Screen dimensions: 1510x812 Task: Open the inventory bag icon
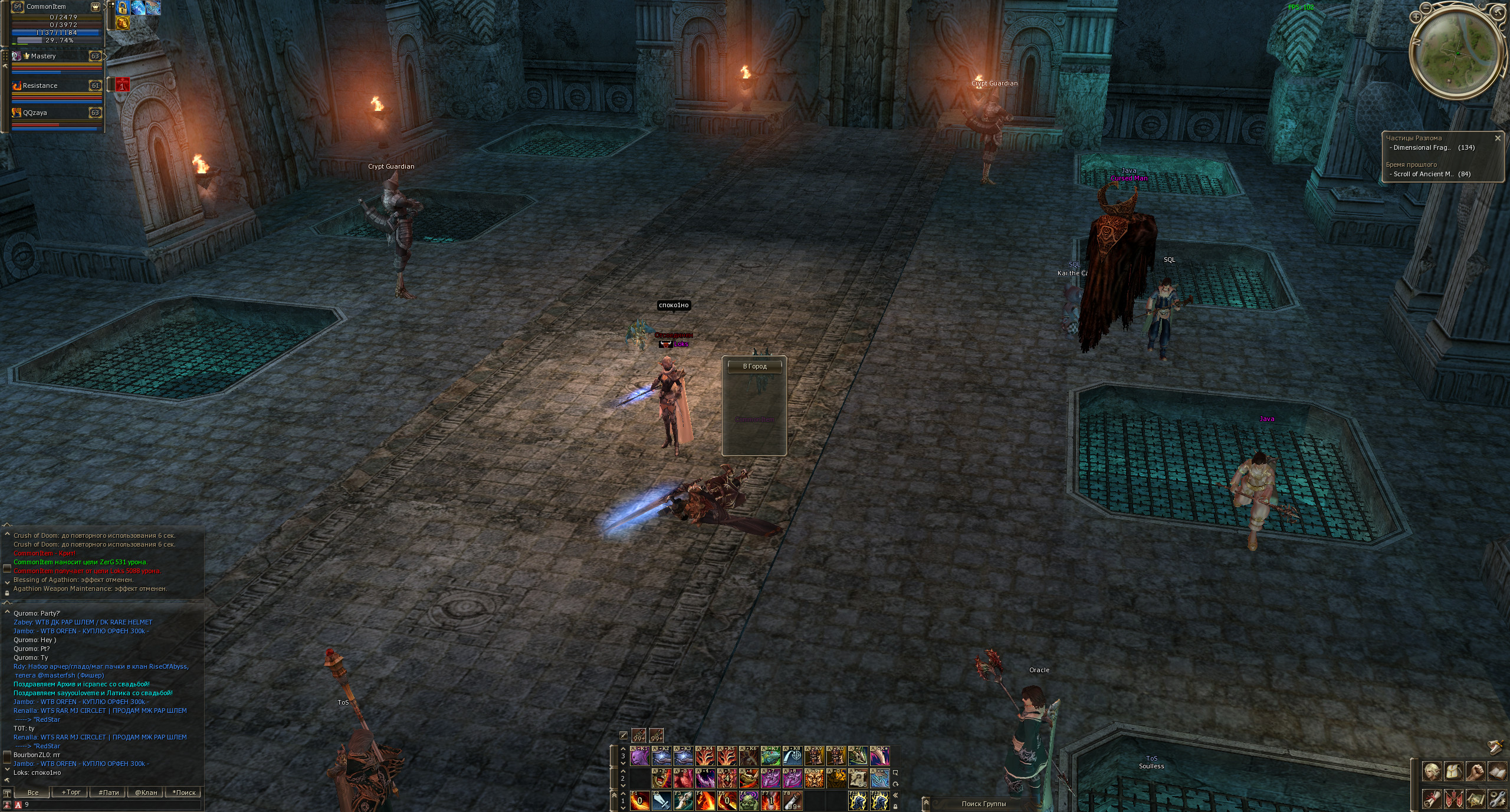(1453, 771)
